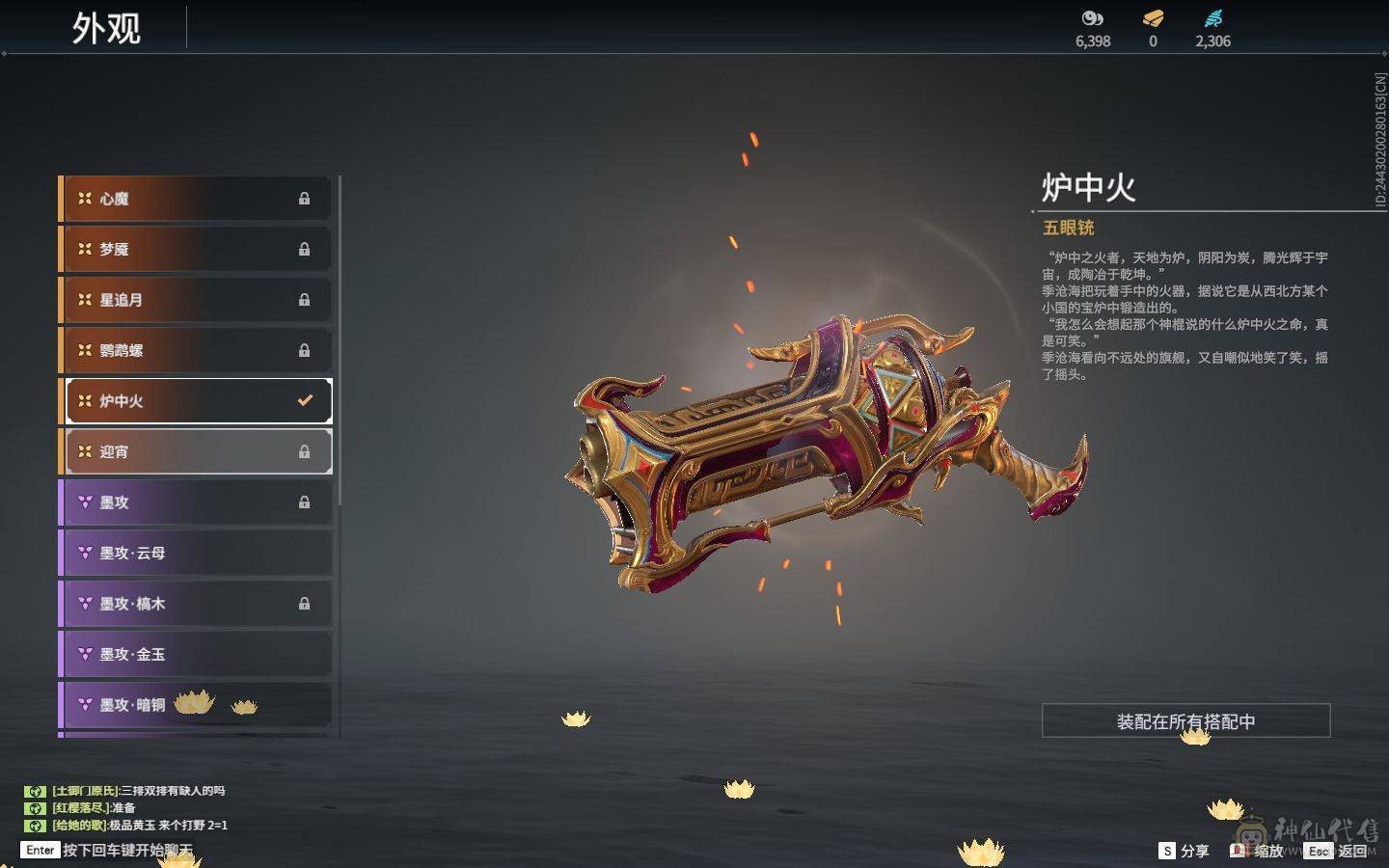This screenshot has width=1389, height=868.
Task: Click the gold ingot currency icon showing 0
Action: coord(1152,16)
